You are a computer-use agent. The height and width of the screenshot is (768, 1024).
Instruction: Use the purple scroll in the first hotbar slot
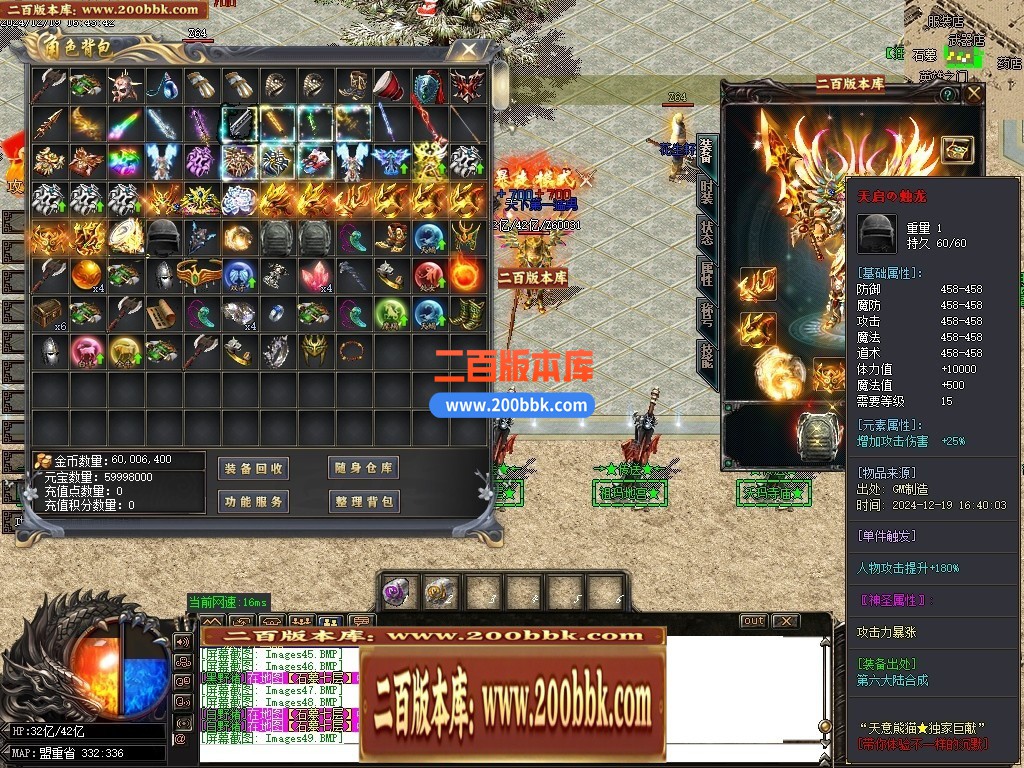point(400,591)
